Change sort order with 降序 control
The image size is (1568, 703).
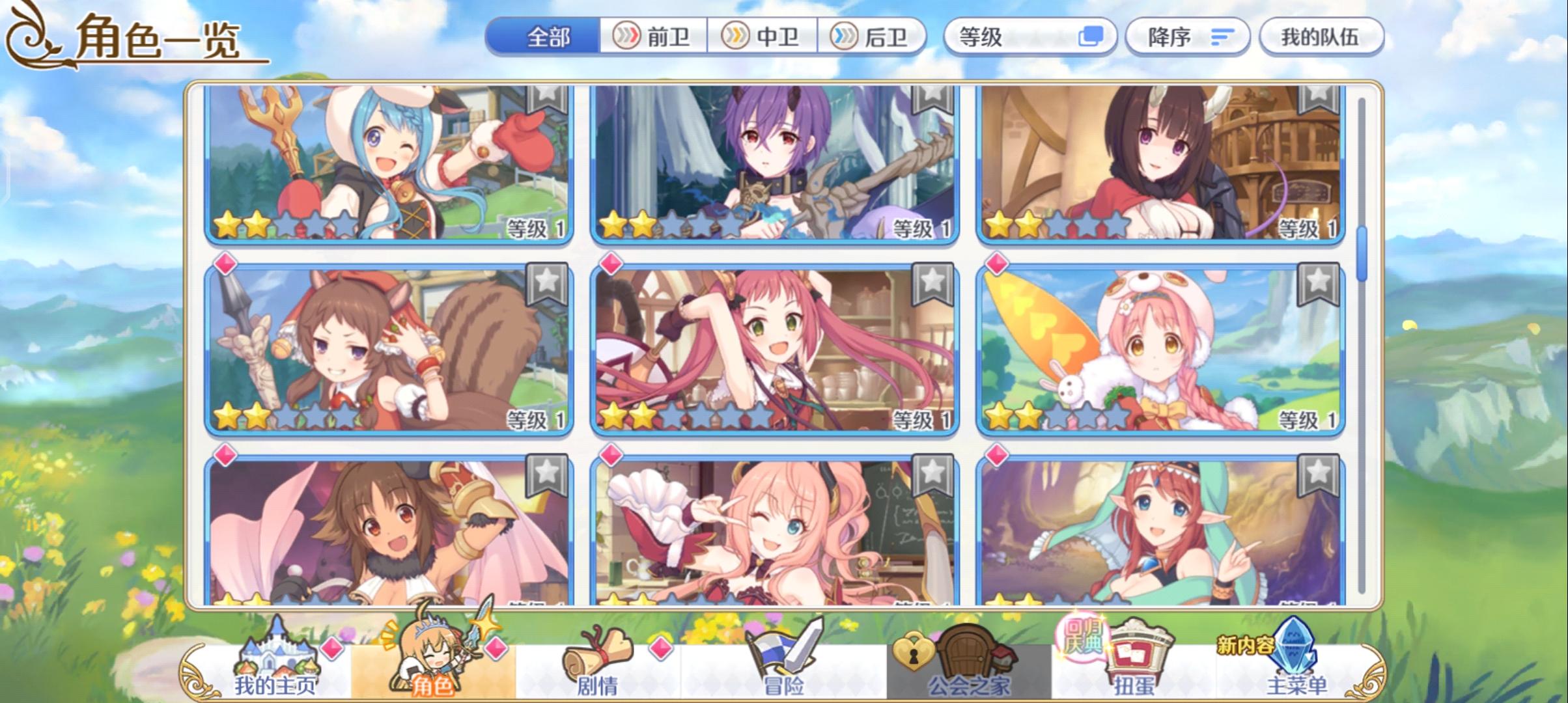pos(1187,37)
